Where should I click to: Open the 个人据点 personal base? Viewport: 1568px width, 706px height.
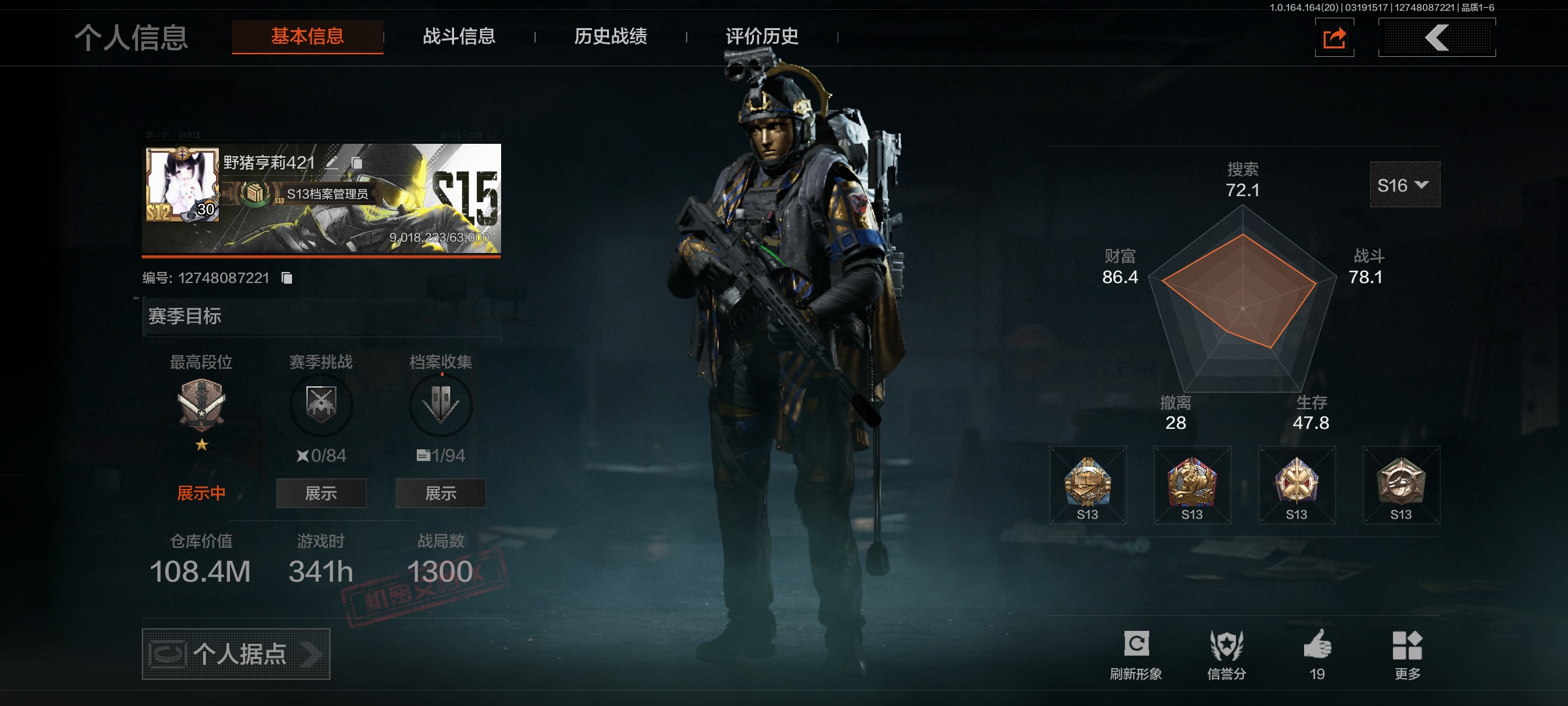tap(236, 654)
